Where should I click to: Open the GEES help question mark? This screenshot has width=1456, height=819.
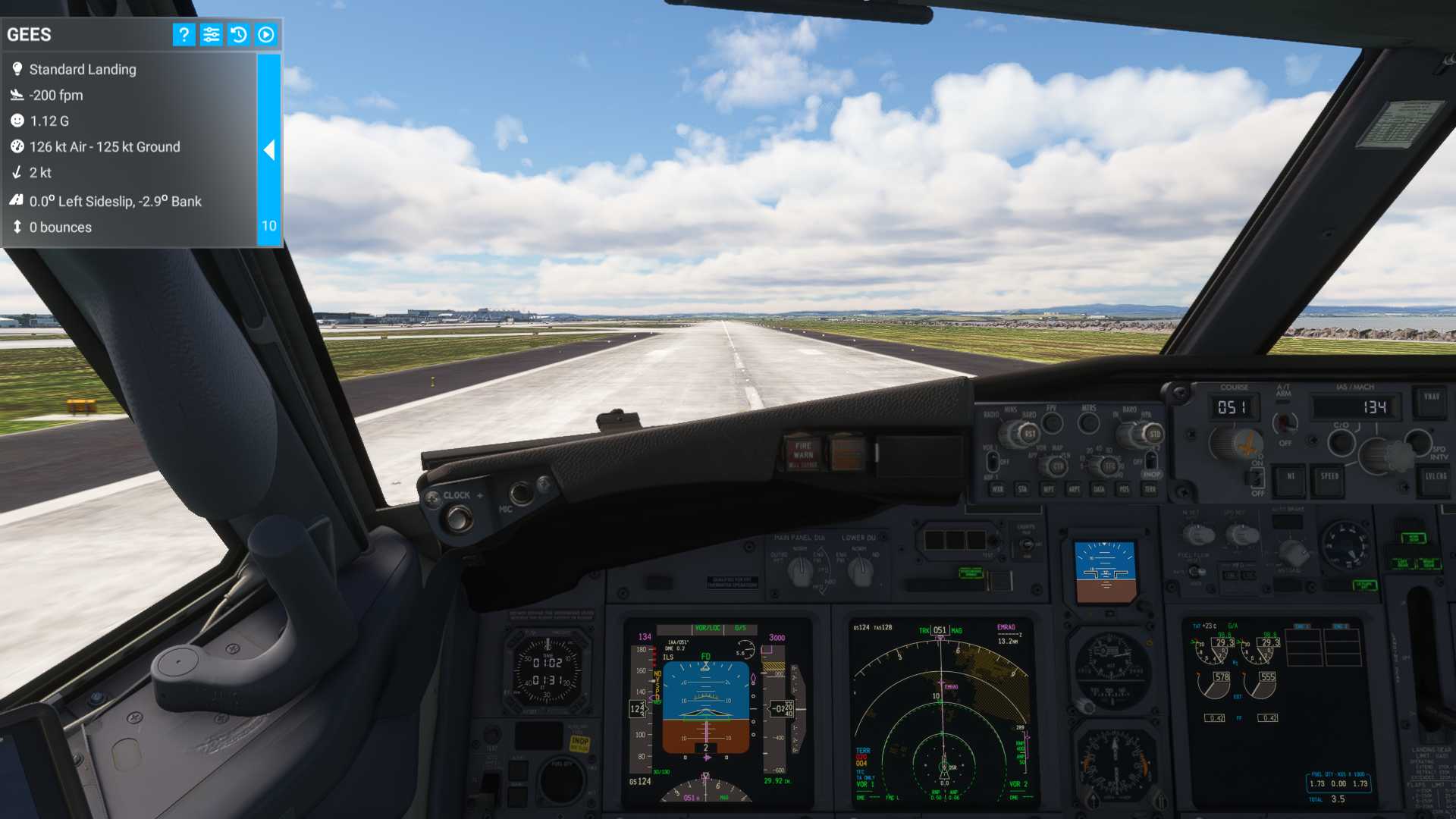pos(184,34)
